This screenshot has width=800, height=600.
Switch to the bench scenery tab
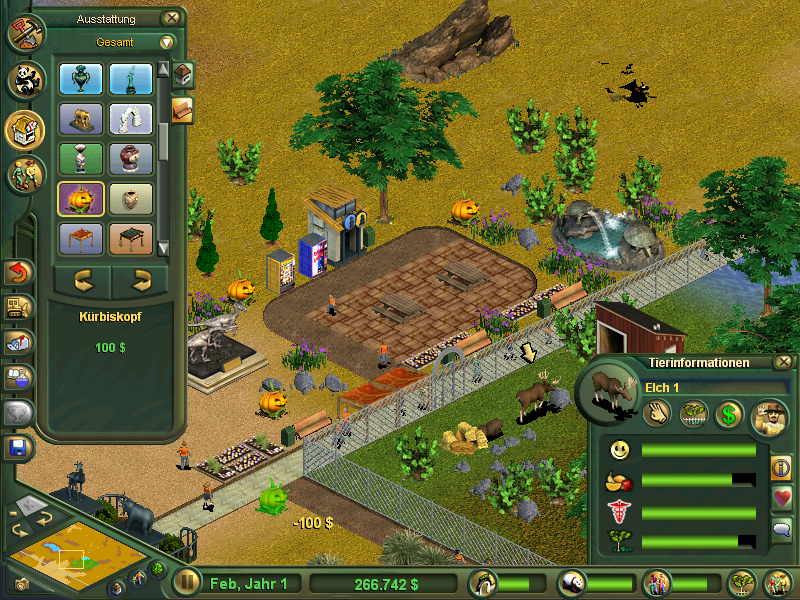(182, 109)
